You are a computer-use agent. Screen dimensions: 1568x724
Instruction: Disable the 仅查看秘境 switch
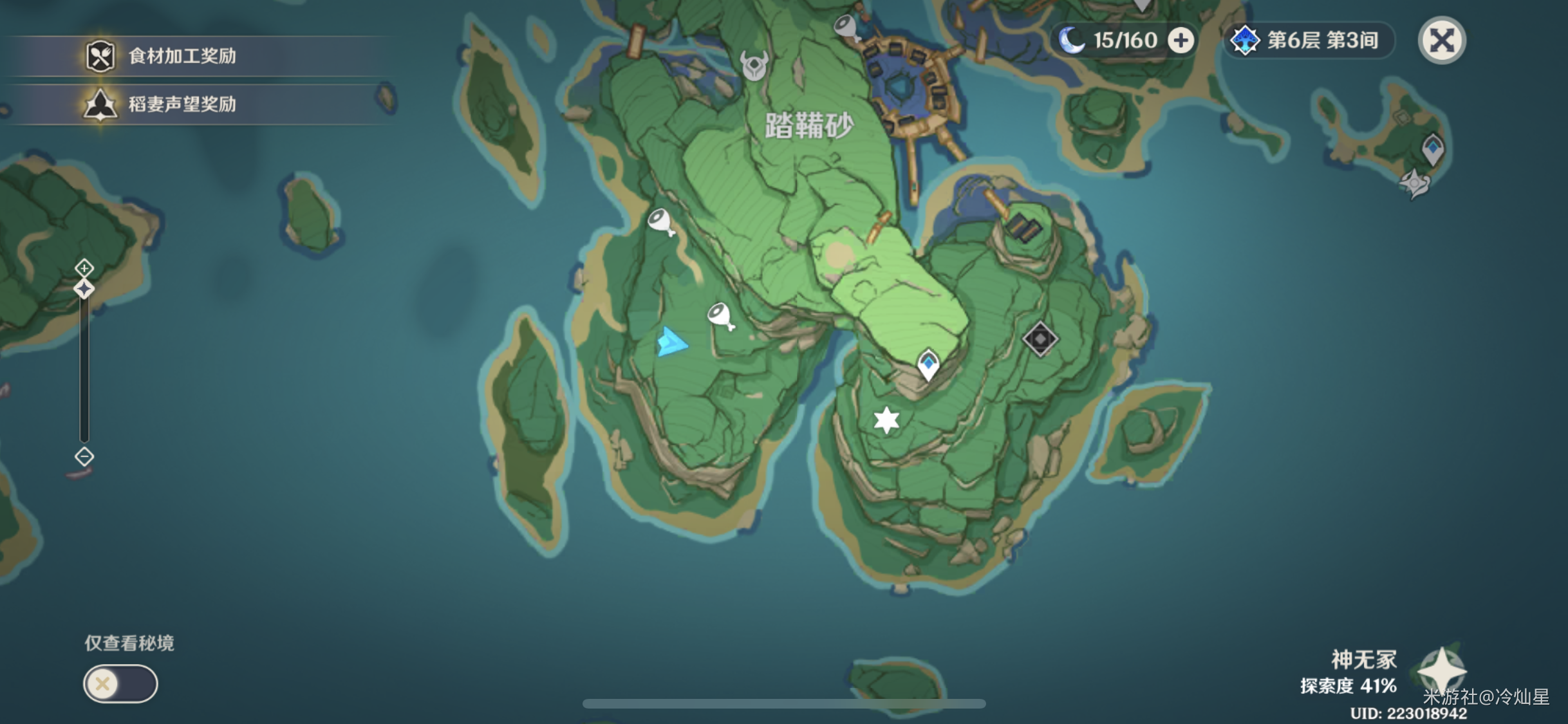coord(120,683)
